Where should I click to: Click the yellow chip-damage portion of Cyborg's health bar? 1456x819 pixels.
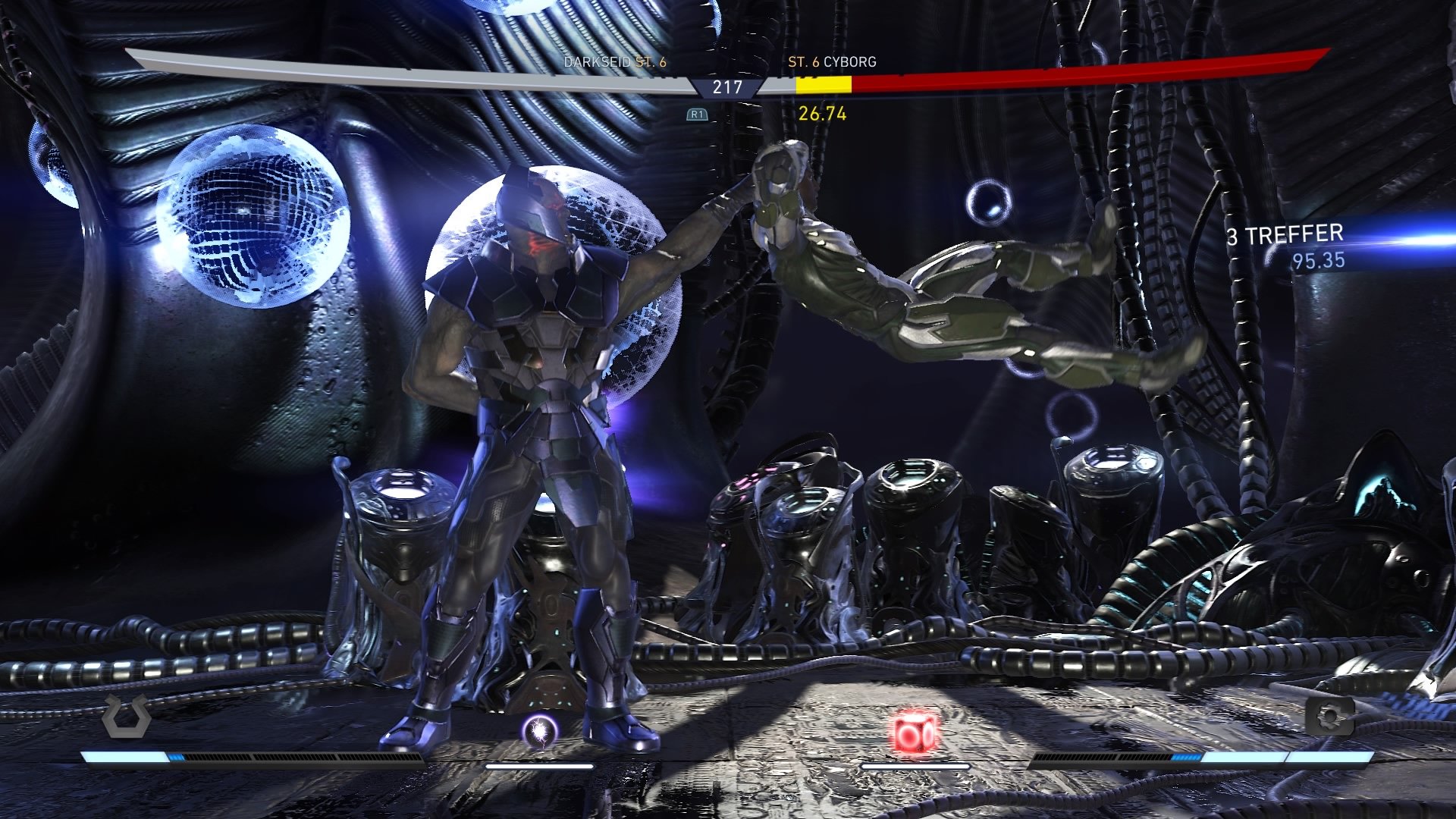point(823,86)
